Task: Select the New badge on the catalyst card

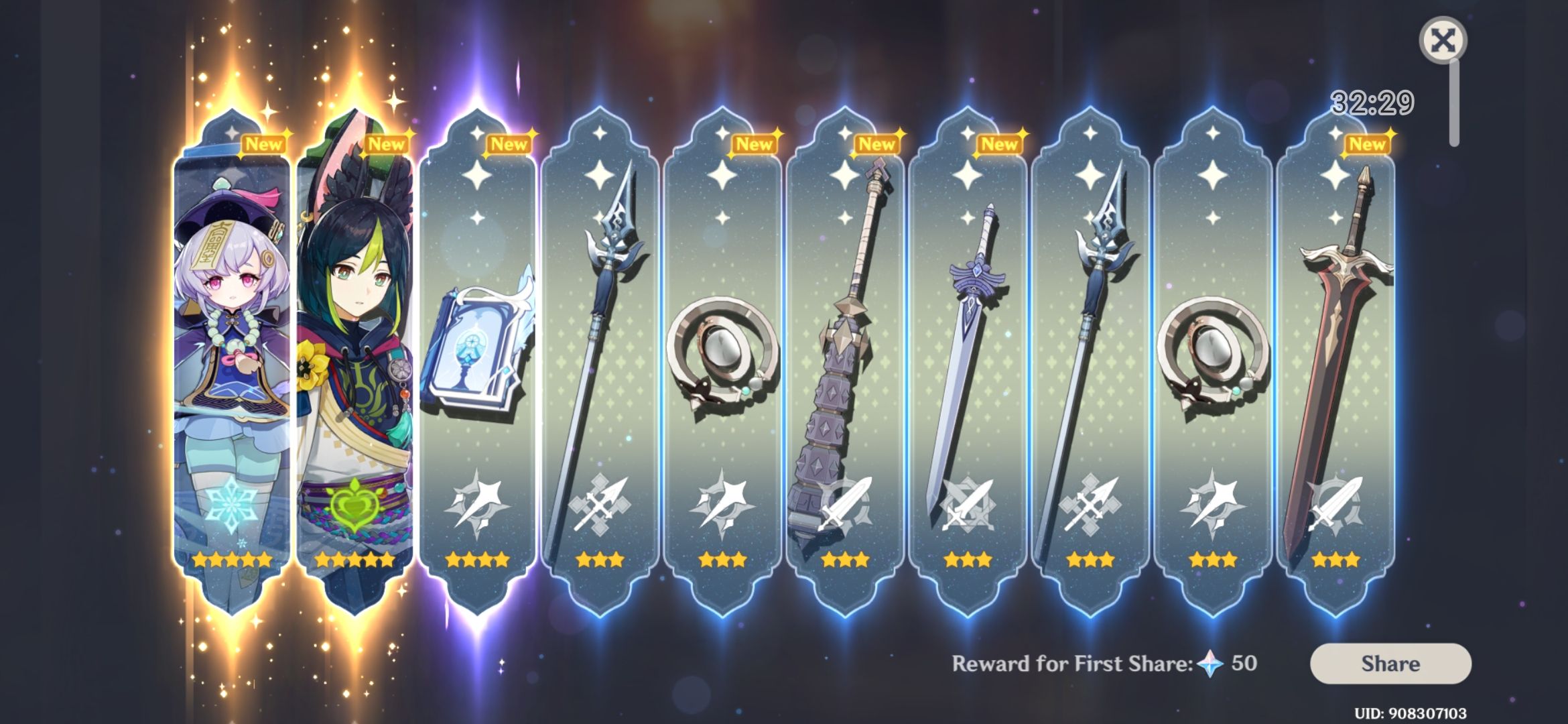Action: coord(511,143)
